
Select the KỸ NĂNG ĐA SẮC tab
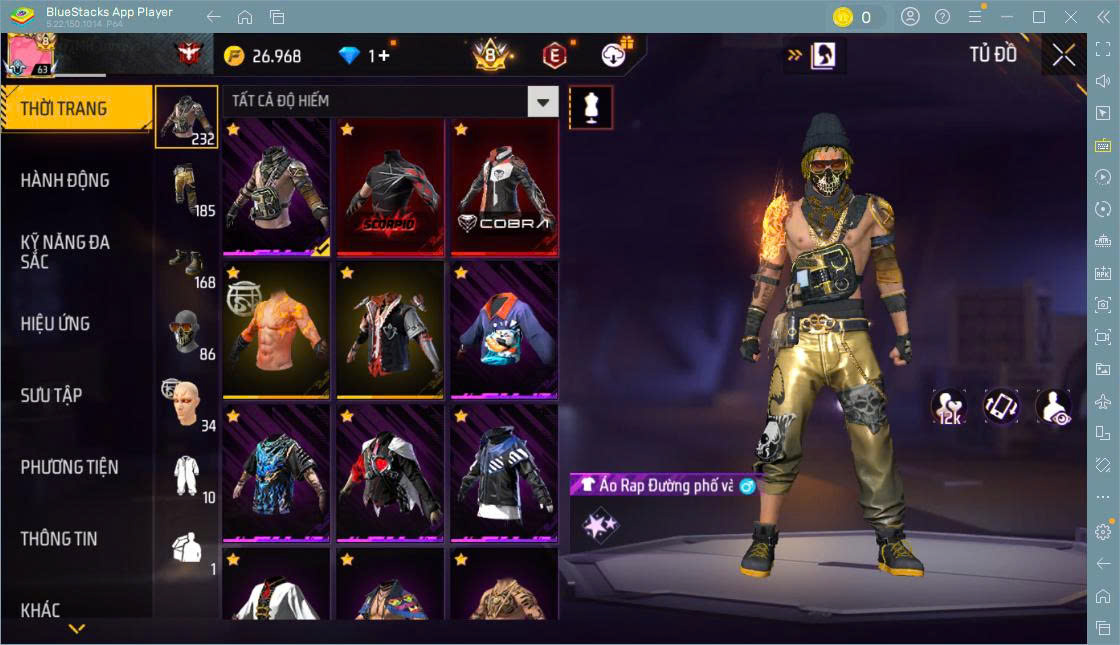coord(65,251)
